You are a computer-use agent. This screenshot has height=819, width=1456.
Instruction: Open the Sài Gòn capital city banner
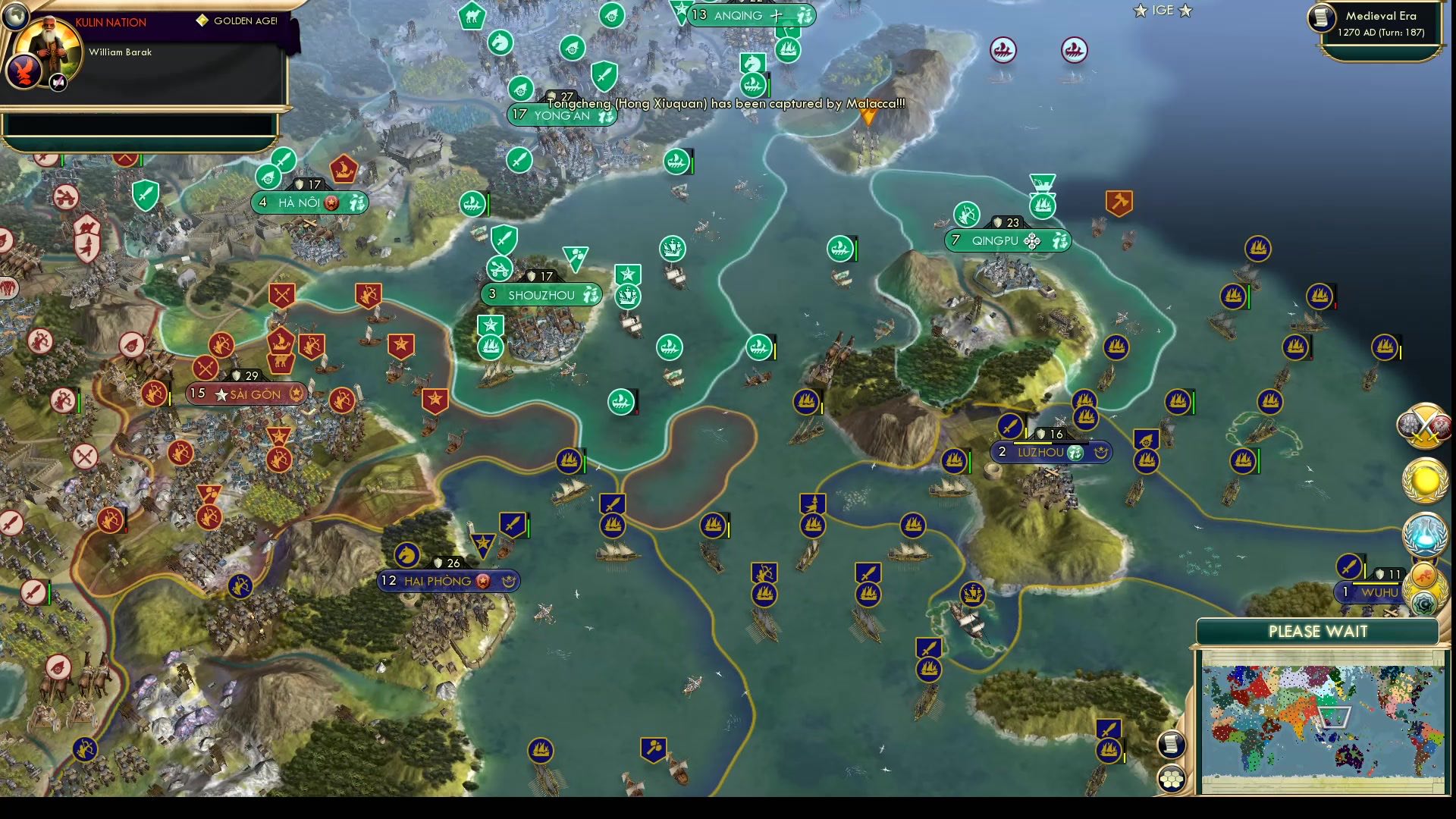click(246, 394)
